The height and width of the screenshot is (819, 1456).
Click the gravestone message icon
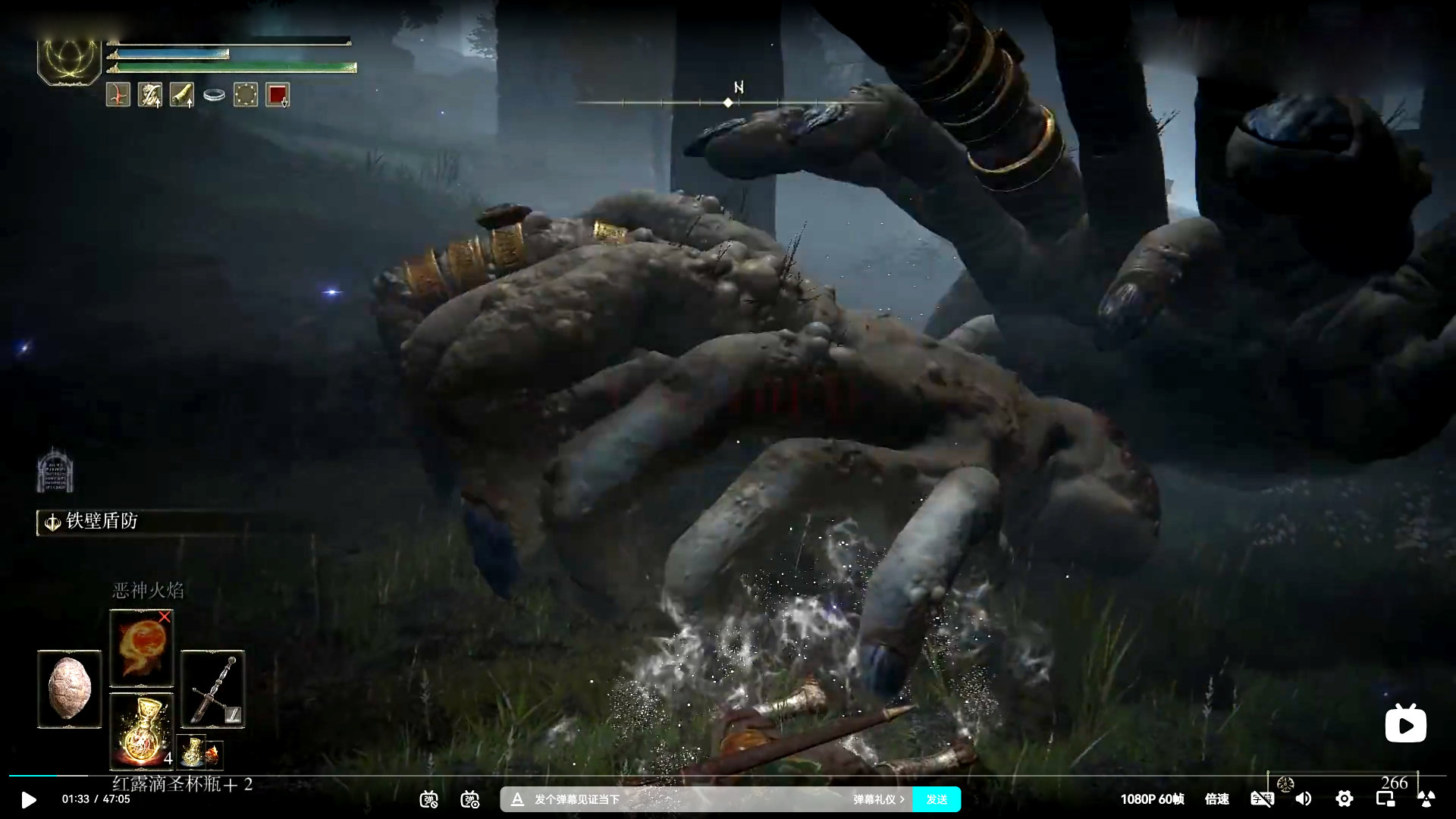pos(55,472)
